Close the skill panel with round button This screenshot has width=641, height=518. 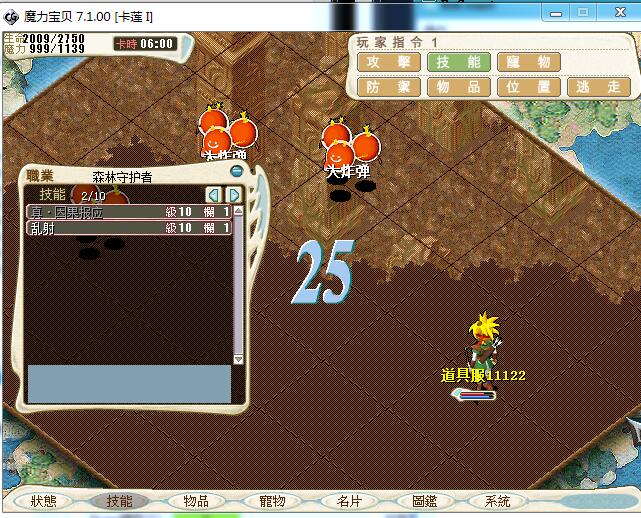point(237,171)
